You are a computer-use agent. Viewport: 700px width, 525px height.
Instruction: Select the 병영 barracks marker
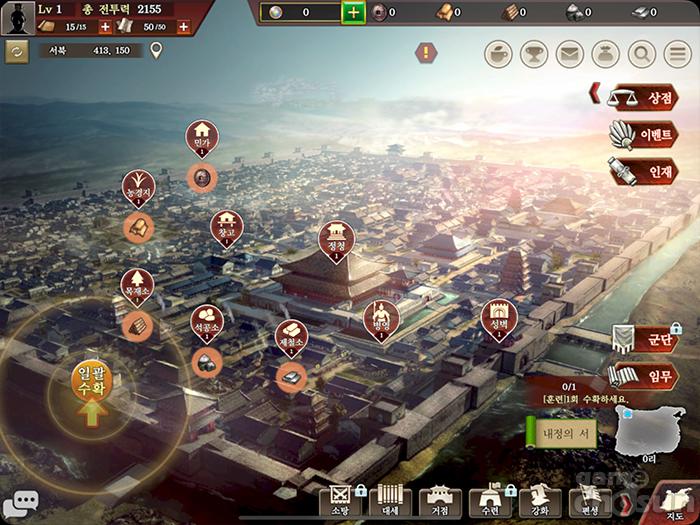[x=380, y=319]
